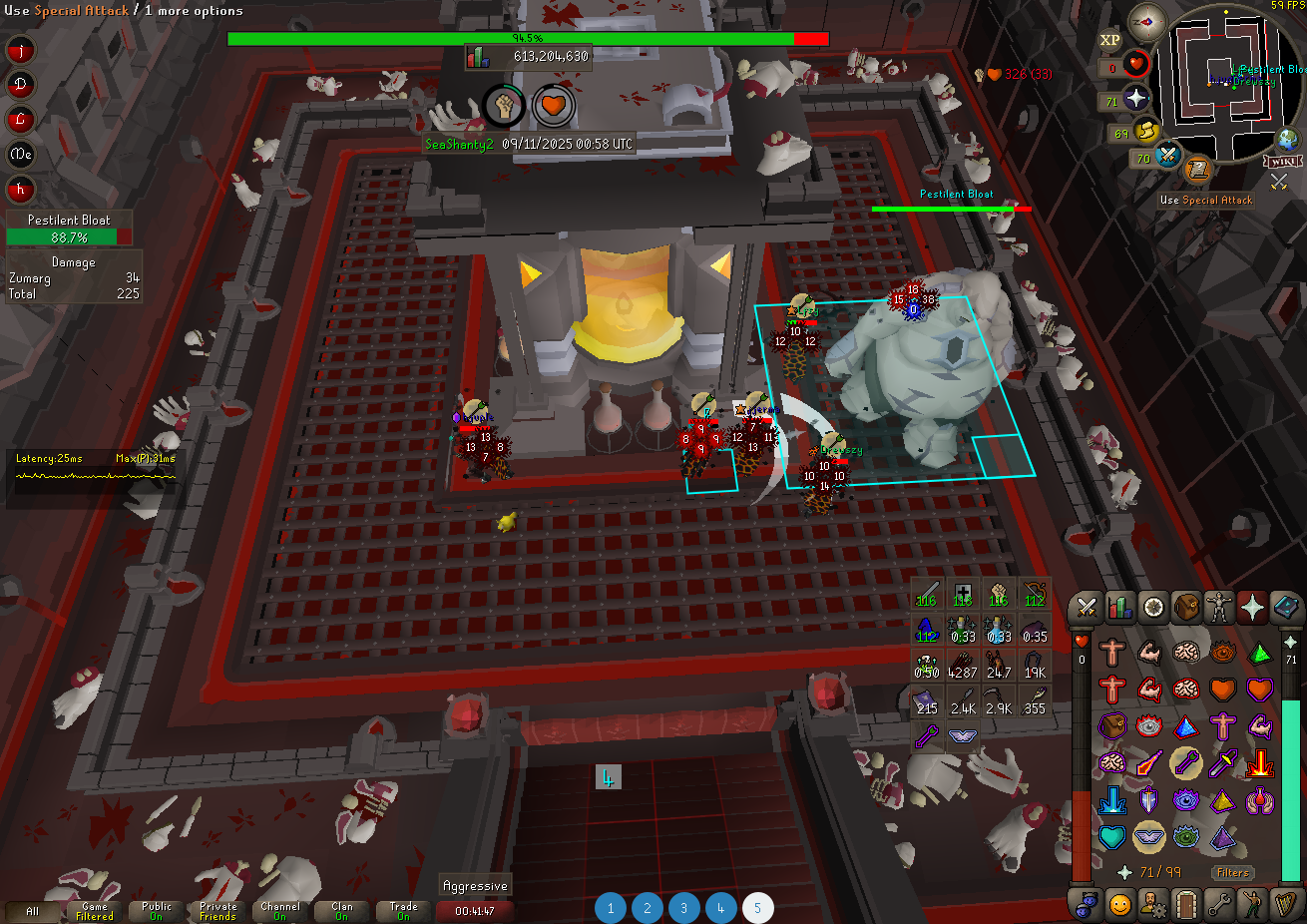
Task: Open the Logout door tab
Action: point(1185,904)
